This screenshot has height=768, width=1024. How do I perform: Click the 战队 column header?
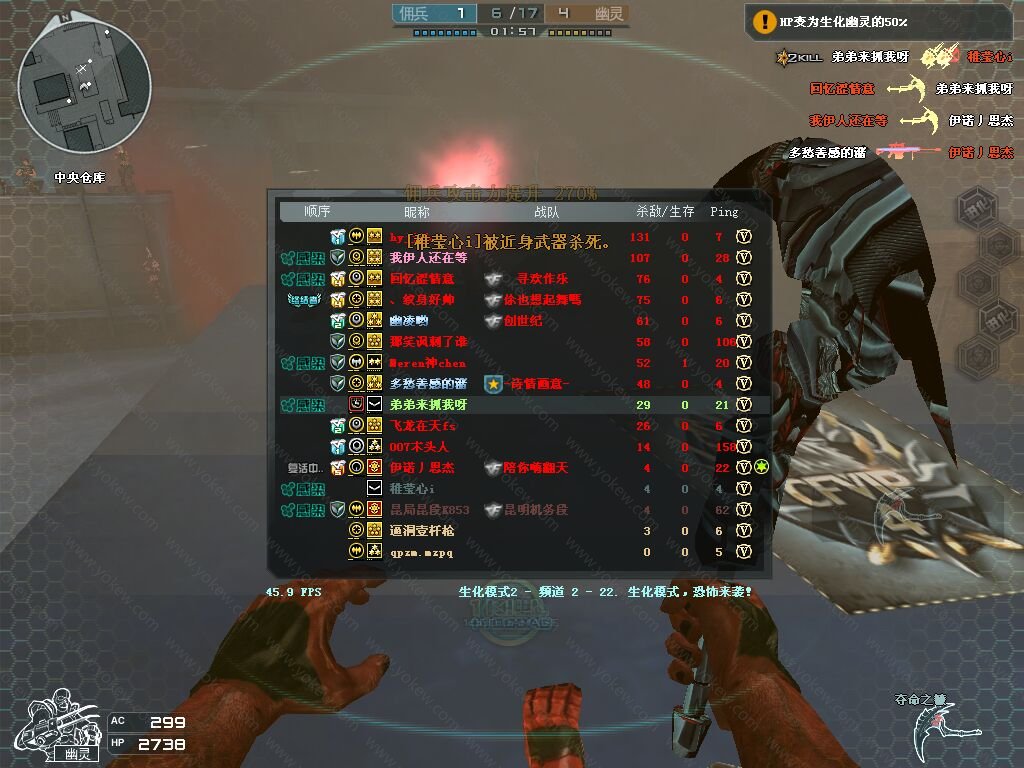click(547, 212)
